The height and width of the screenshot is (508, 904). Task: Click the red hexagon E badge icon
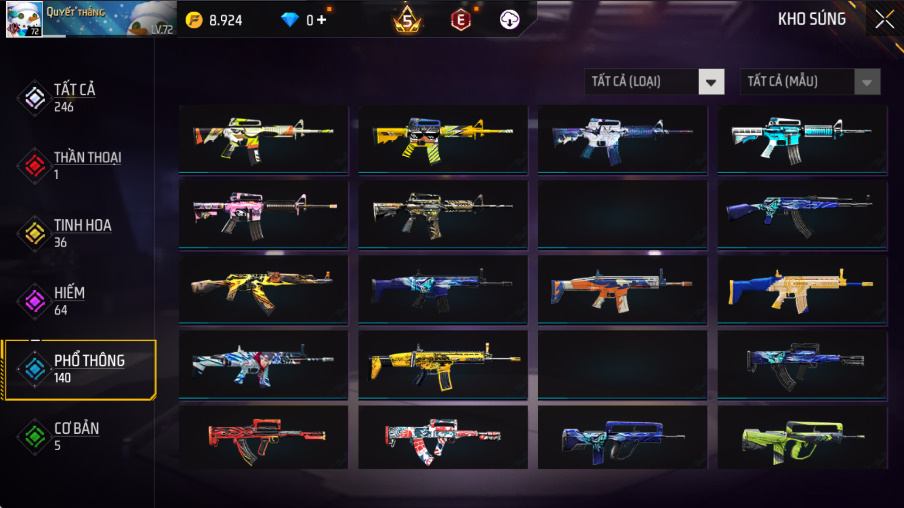(x=461, y=19)
